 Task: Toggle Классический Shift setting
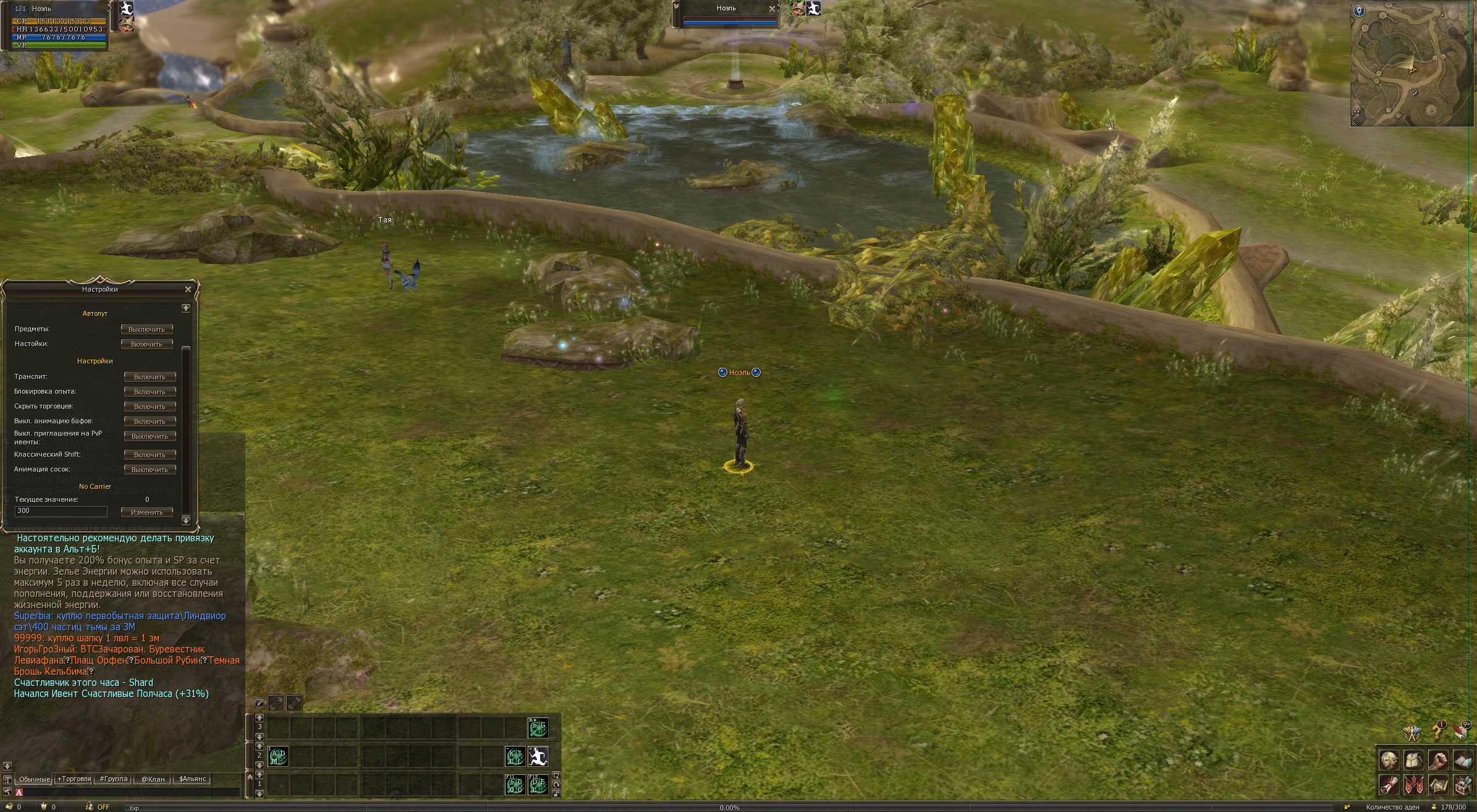coord(150,455)
